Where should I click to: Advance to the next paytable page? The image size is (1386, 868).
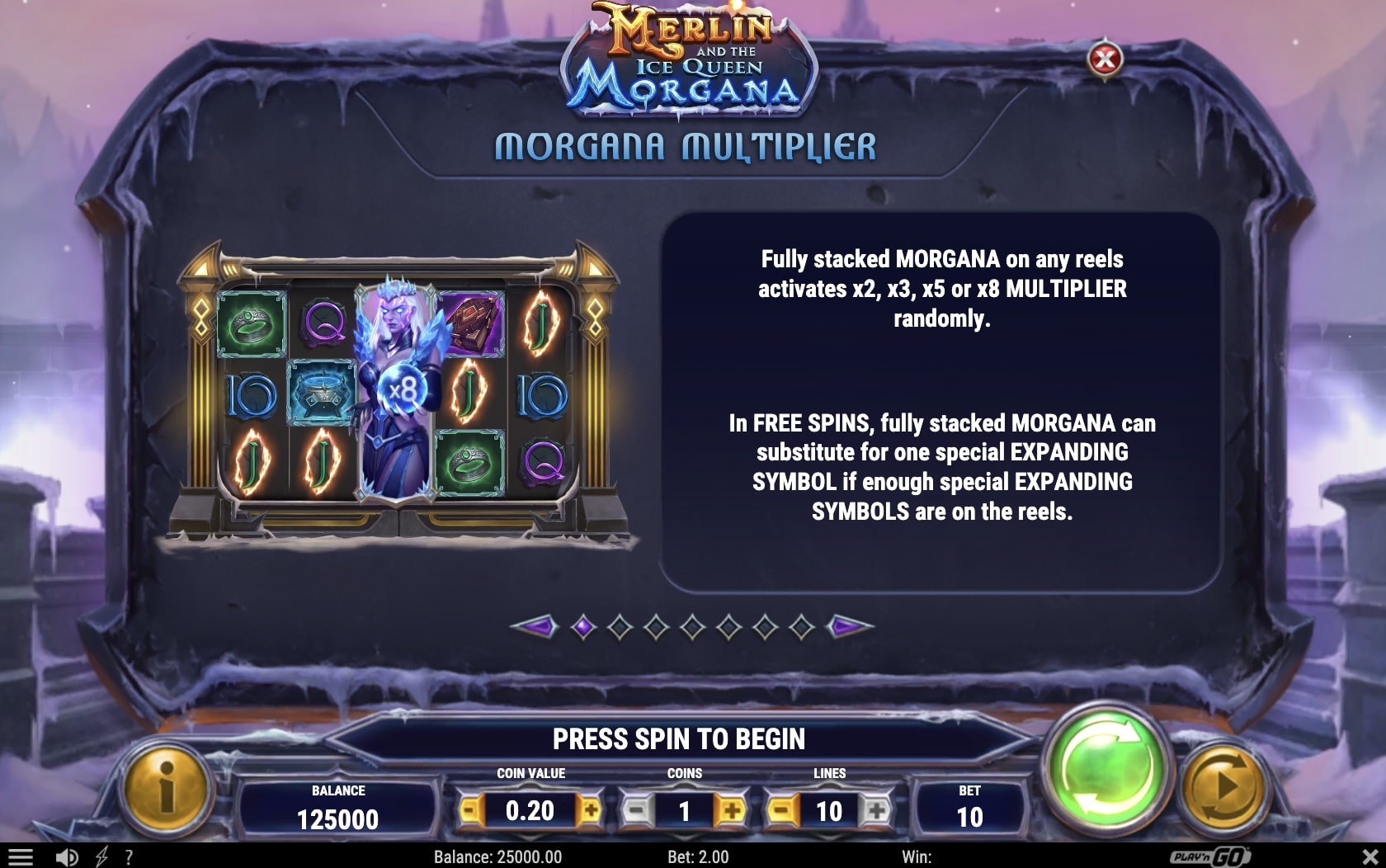[849, 627]
